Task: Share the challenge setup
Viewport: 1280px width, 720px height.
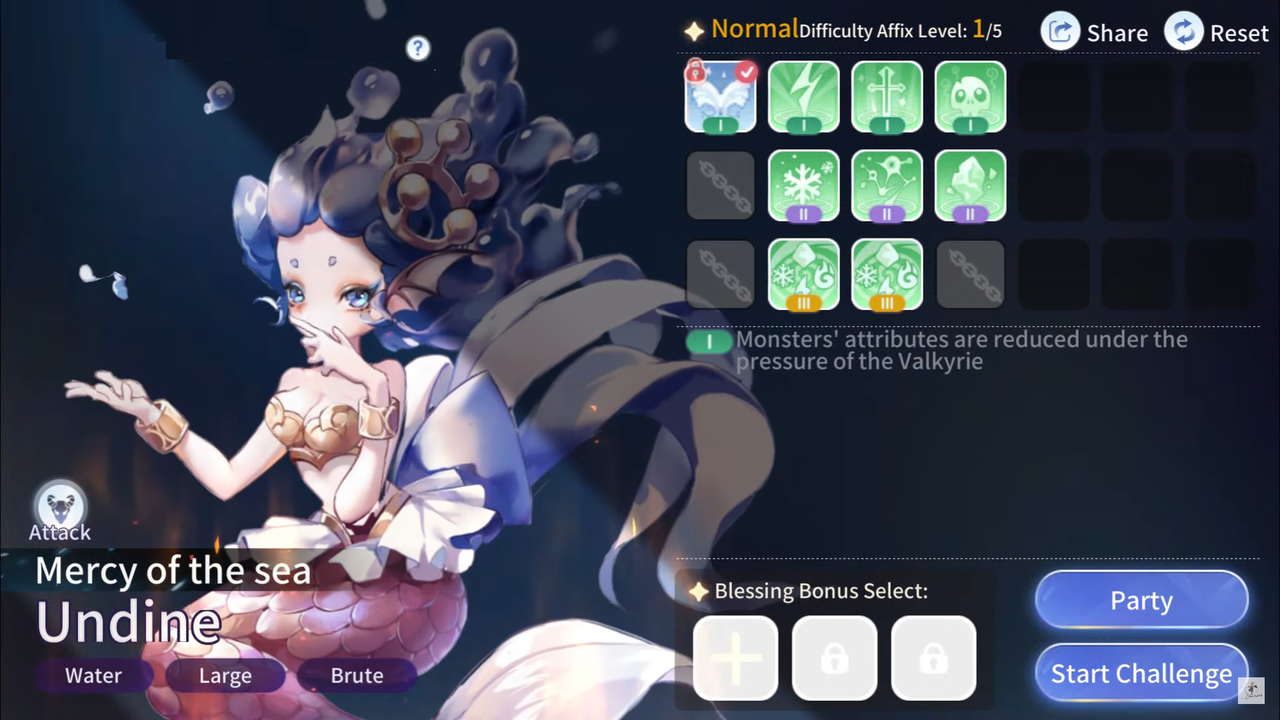Action: click(x=1095, y=32)
